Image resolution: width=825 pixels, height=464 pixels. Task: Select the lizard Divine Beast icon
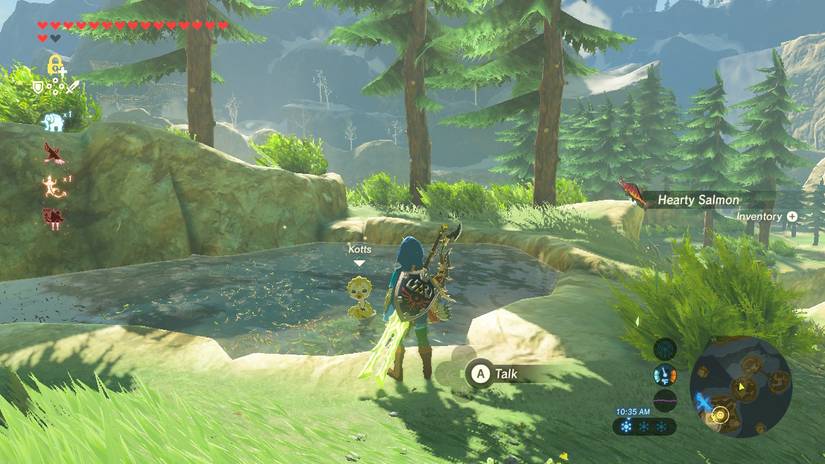(53, 185)
